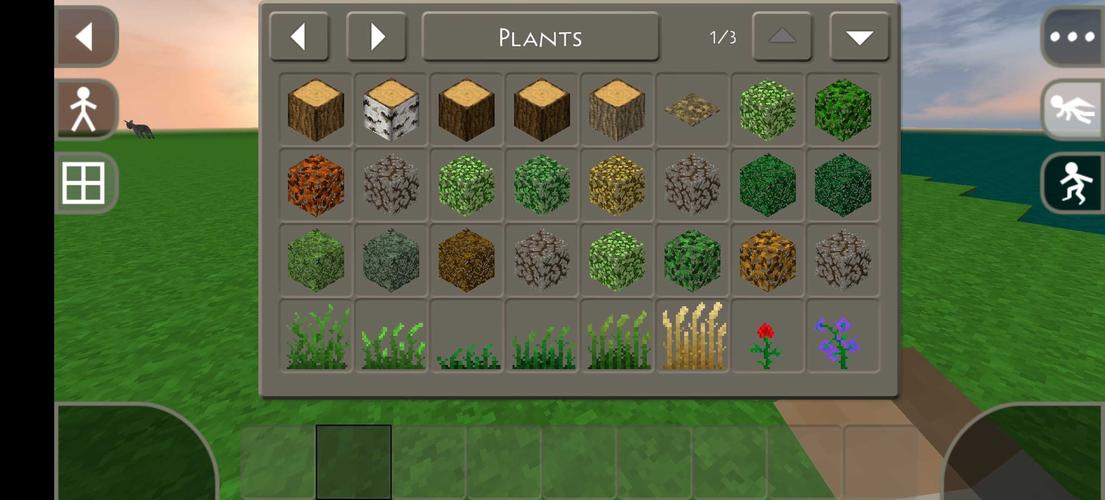Choose the flat brown litter item
Image resolution: width=1105 pixels, height=500 pixels.
[692, 108]
